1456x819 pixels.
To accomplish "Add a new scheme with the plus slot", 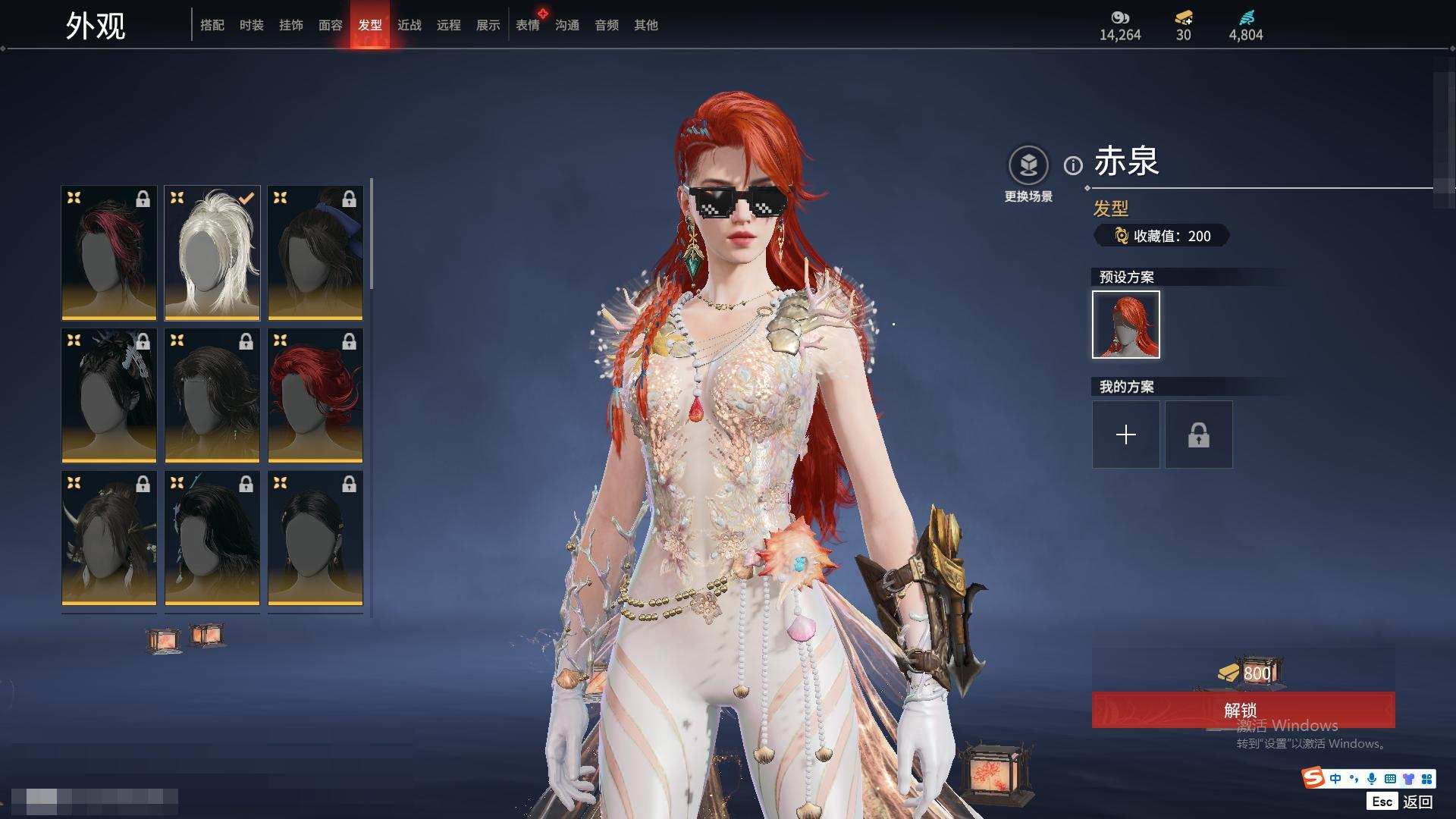I will [x=1126, y=435].
